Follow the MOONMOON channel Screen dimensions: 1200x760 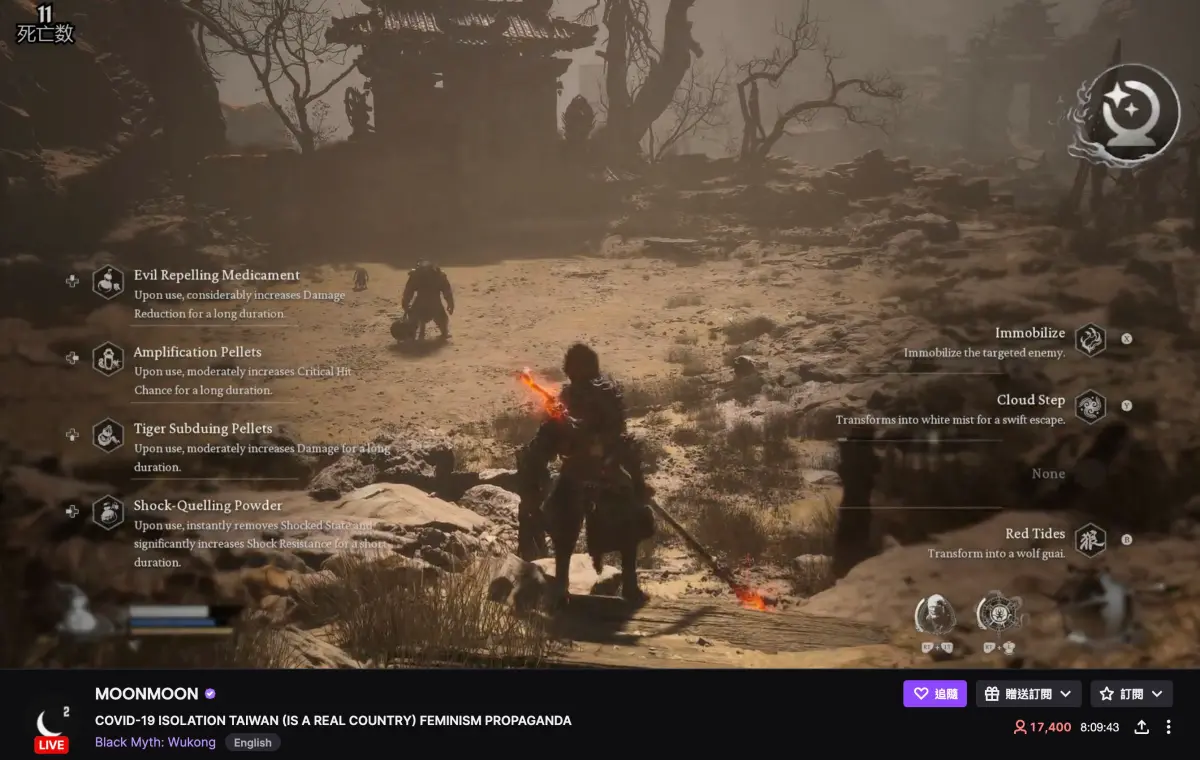point(934,694)
